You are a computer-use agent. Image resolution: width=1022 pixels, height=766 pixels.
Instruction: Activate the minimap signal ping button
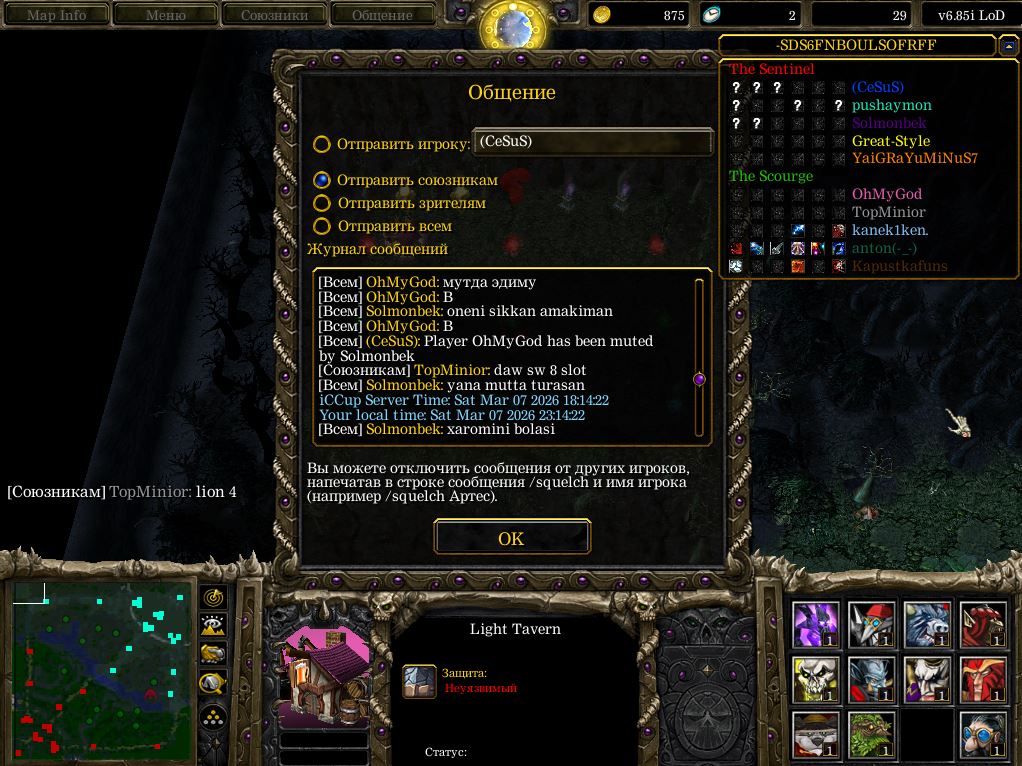[x=213, y=597]
